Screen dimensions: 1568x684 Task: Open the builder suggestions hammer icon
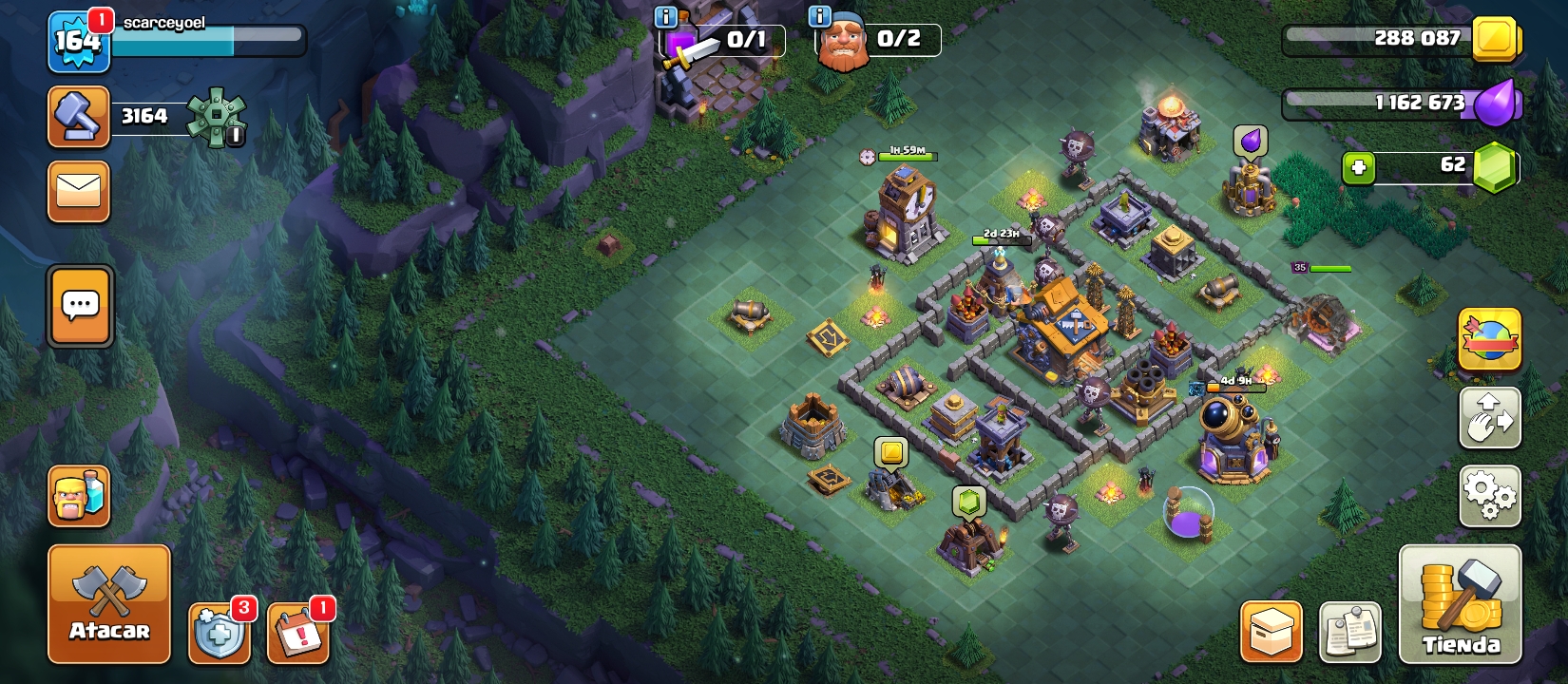click(x=79, y=115)
